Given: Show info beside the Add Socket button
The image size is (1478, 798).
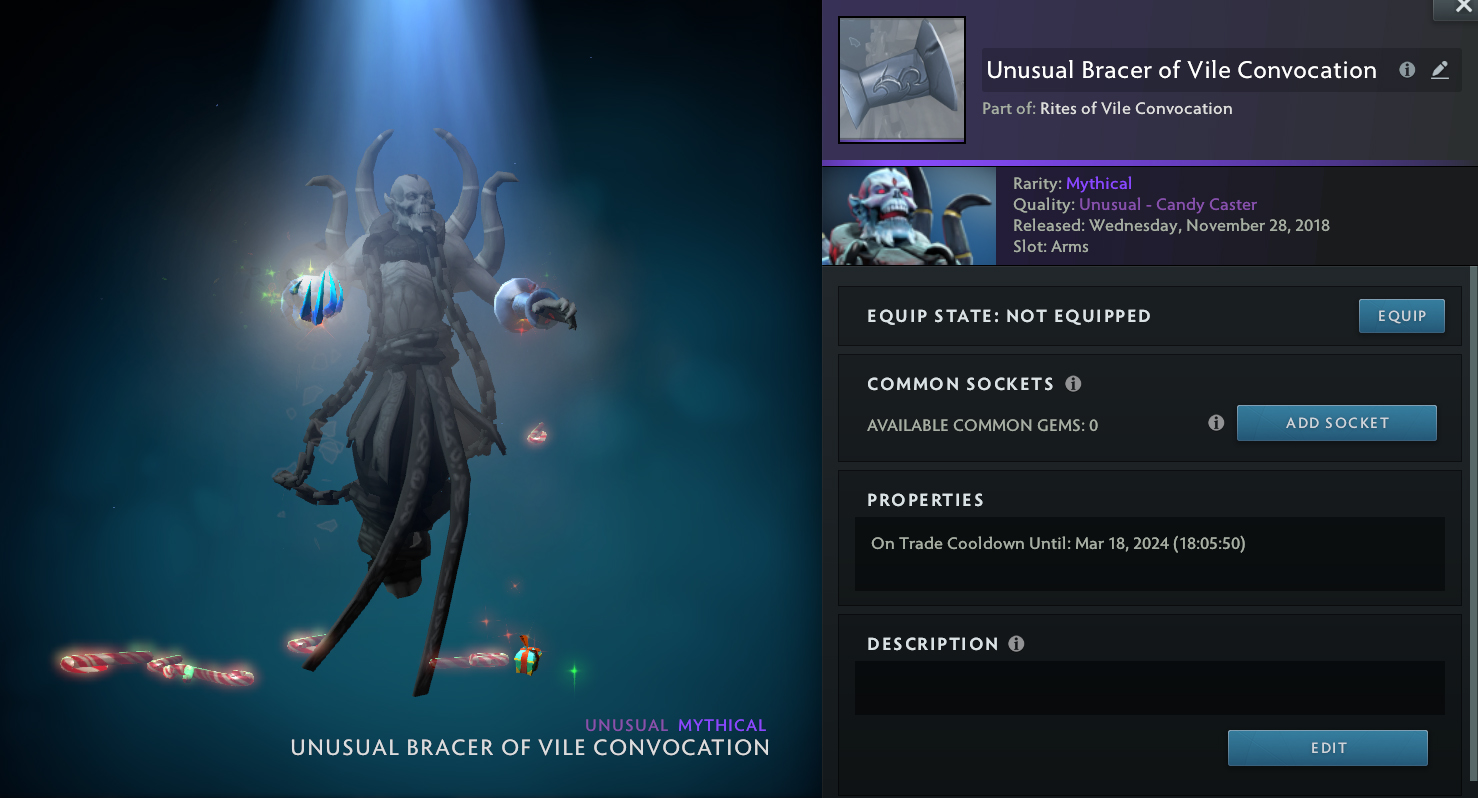Looking at the screenshot, I should (x=1216, y=423).
